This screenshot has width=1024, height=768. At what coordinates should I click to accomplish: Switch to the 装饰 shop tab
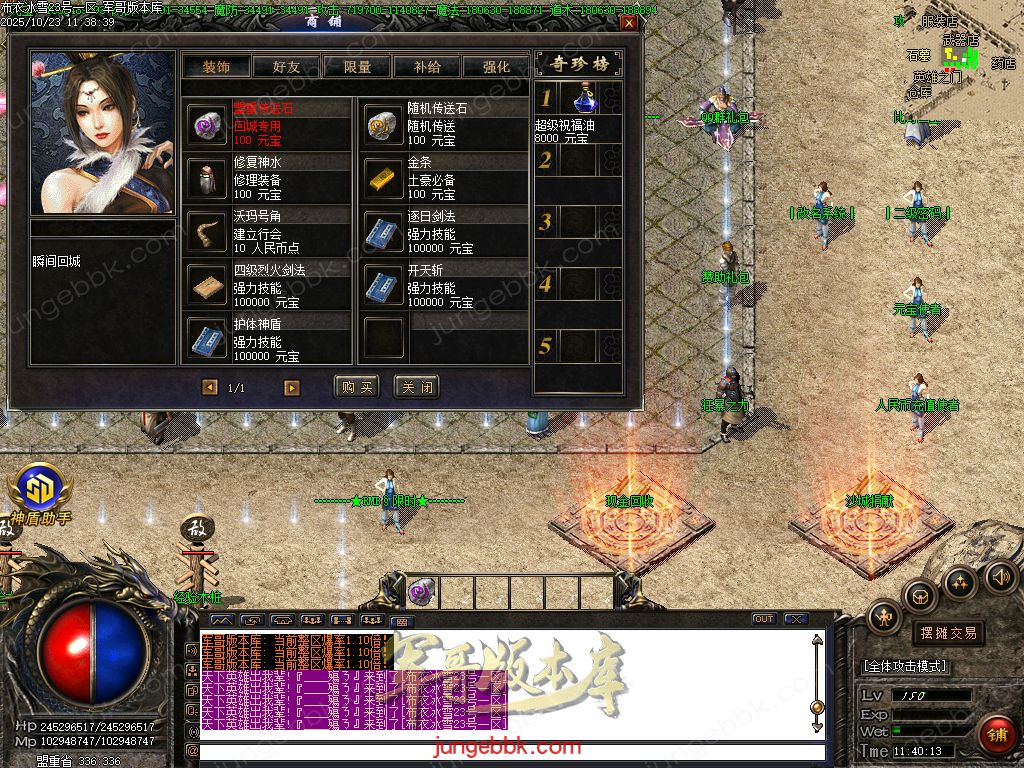coord(216,67)
